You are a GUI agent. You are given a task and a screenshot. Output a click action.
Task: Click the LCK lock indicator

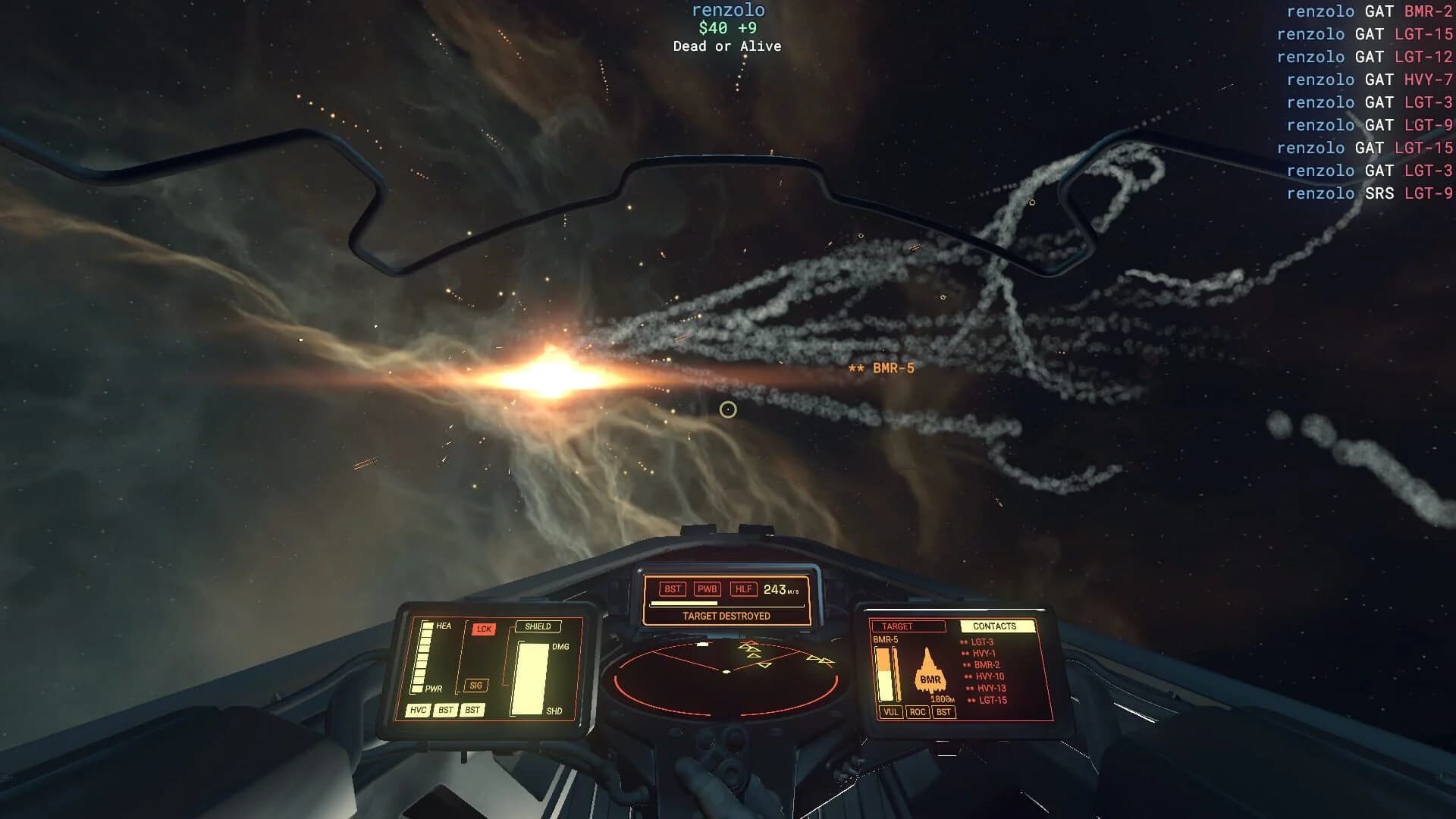(x=485, y=629)
